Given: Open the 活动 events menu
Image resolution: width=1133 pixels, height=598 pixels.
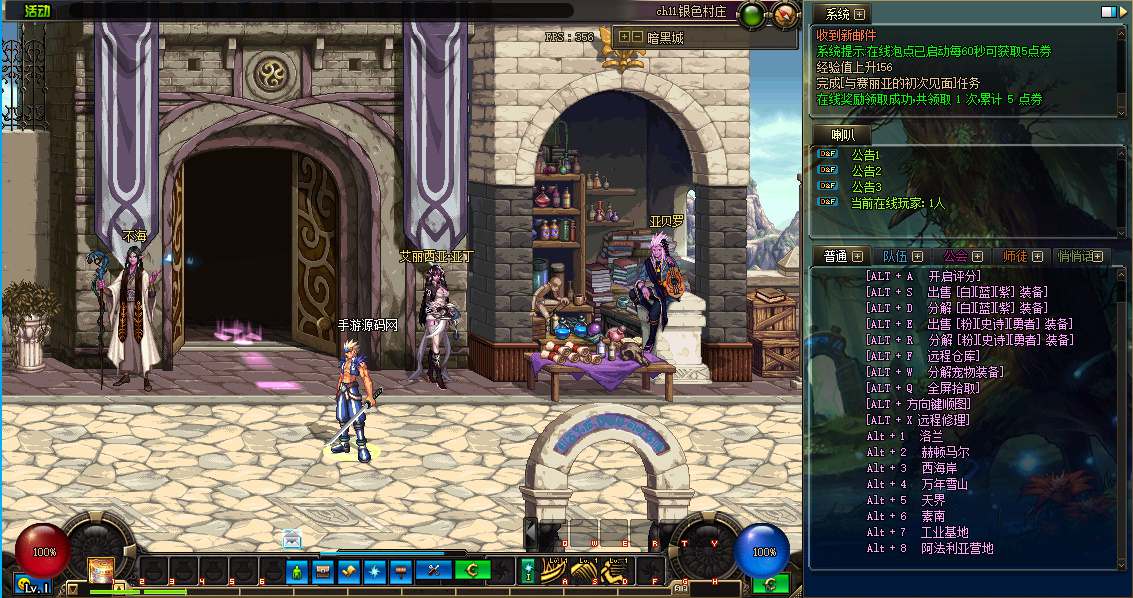Looking at the screenshot, I should pyautogui.click(x=37, y=10).
